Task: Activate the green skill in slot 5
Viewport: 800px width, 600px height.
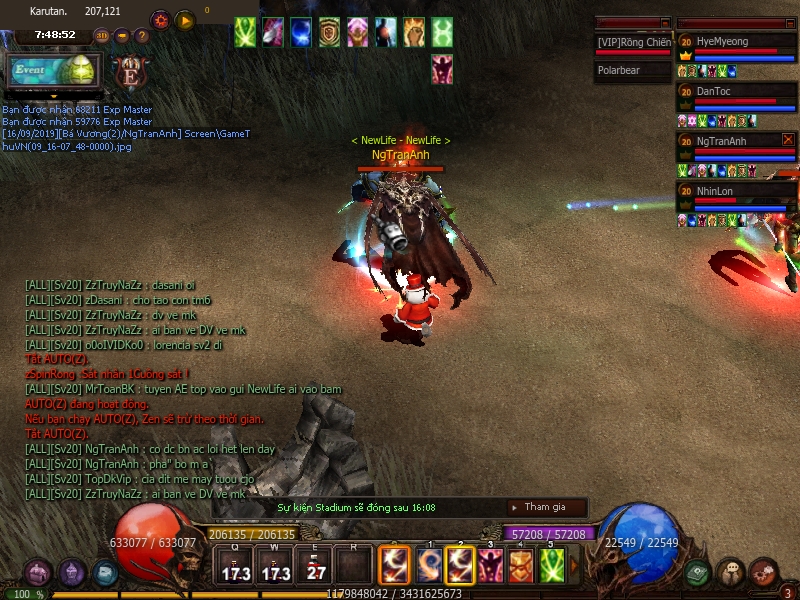Action: 552,566
